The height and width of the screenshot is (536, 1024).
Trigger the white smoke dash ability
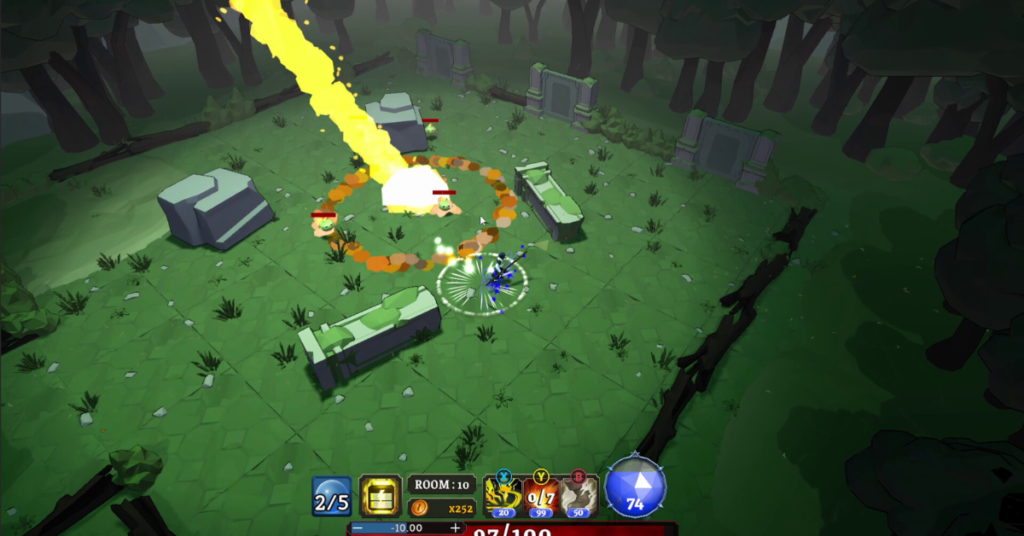coord(579,495)
